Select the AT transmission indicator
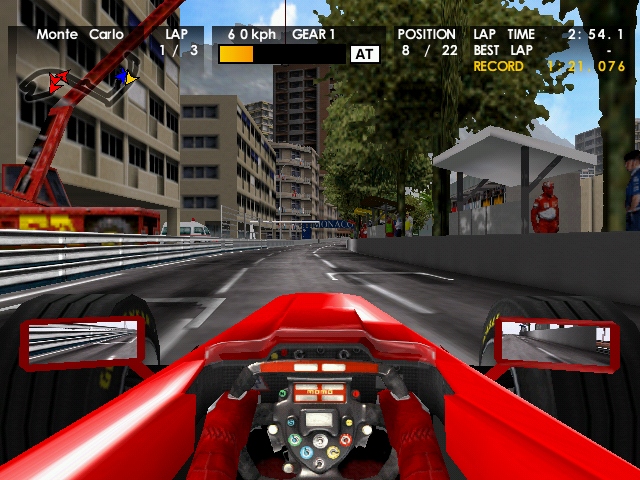The width and height of the screenshot is (640, 480). (x=365, y=54)
